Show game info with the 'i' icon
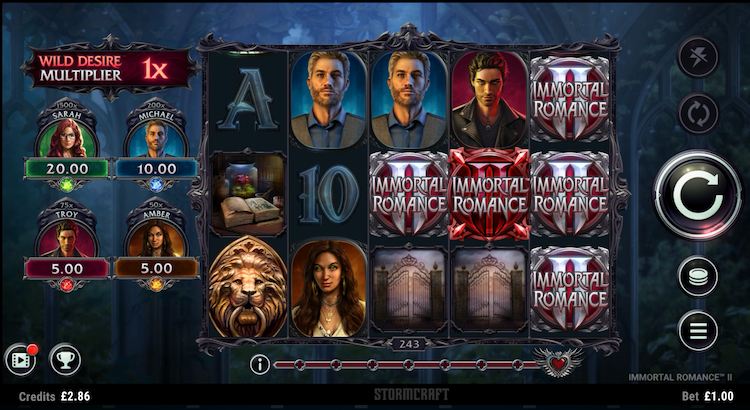This screenshot has height=410, width=750. (x=259, y=364)
